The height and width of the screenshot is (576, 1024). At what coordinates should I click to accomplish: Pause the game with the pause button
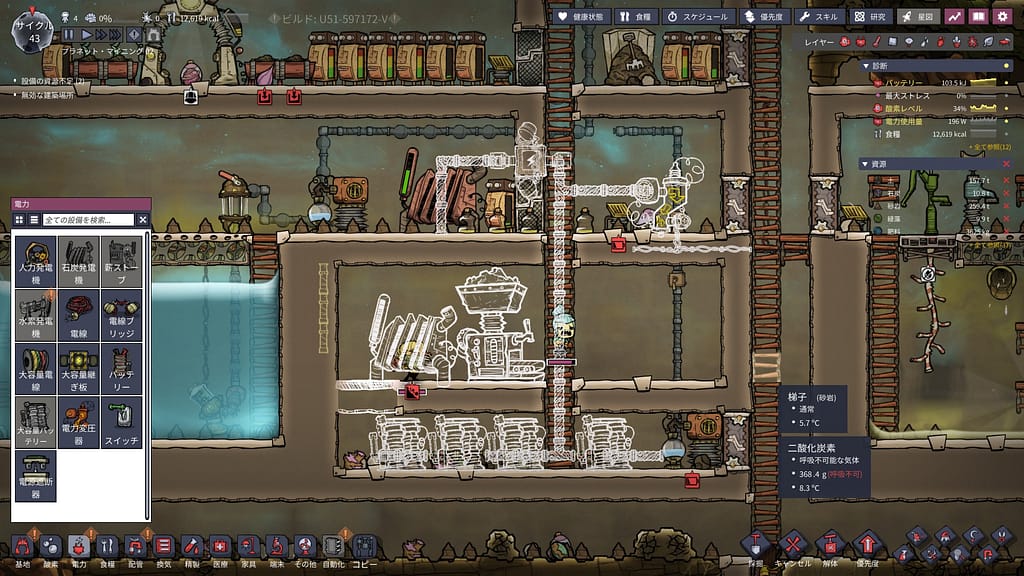[x=69, y=34]
